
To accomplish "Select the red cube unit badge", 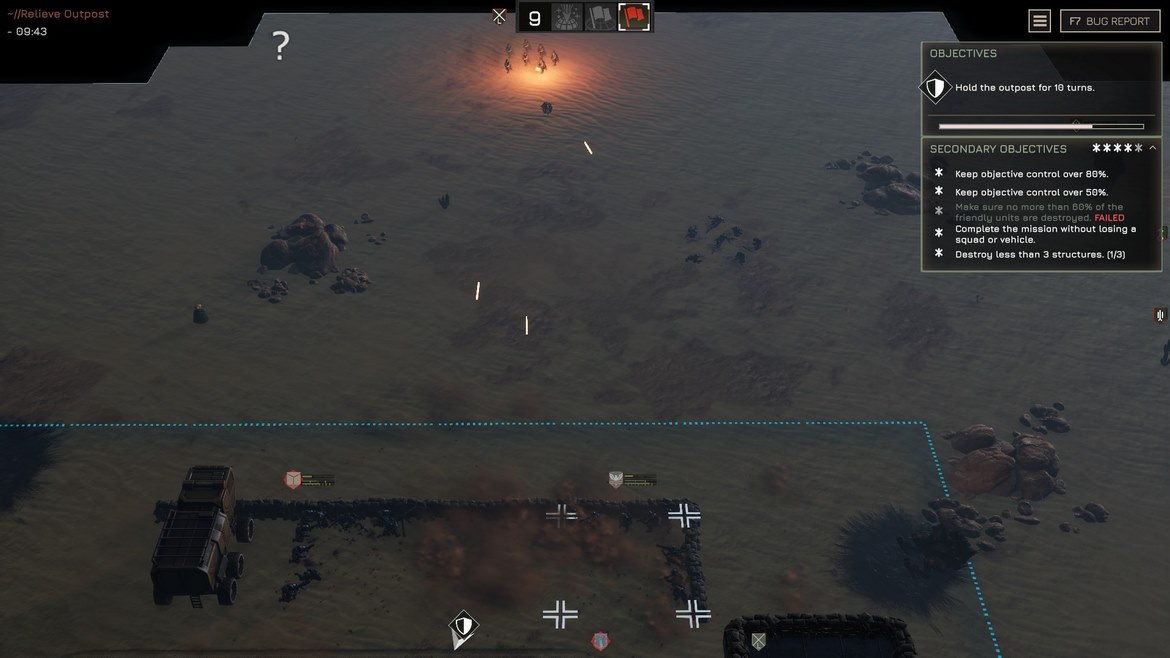I will click(293, 480).
